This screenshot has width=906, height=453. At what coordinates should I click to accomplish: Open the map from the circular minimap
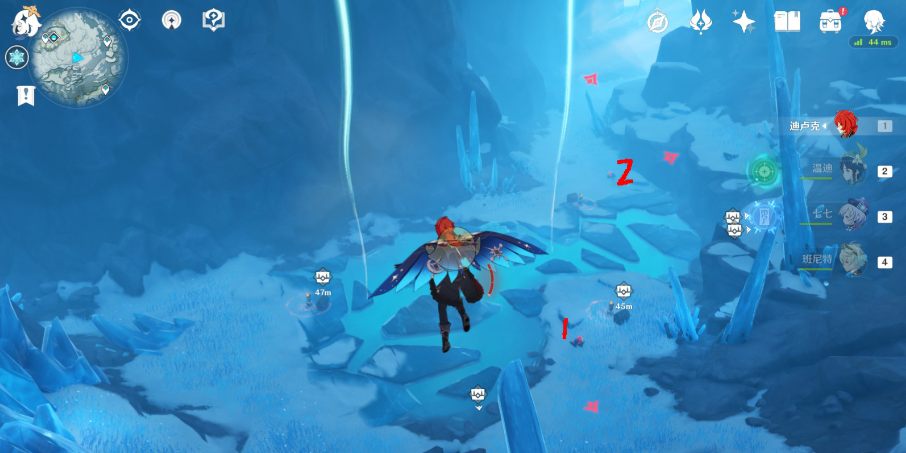[x=78, y=57]
